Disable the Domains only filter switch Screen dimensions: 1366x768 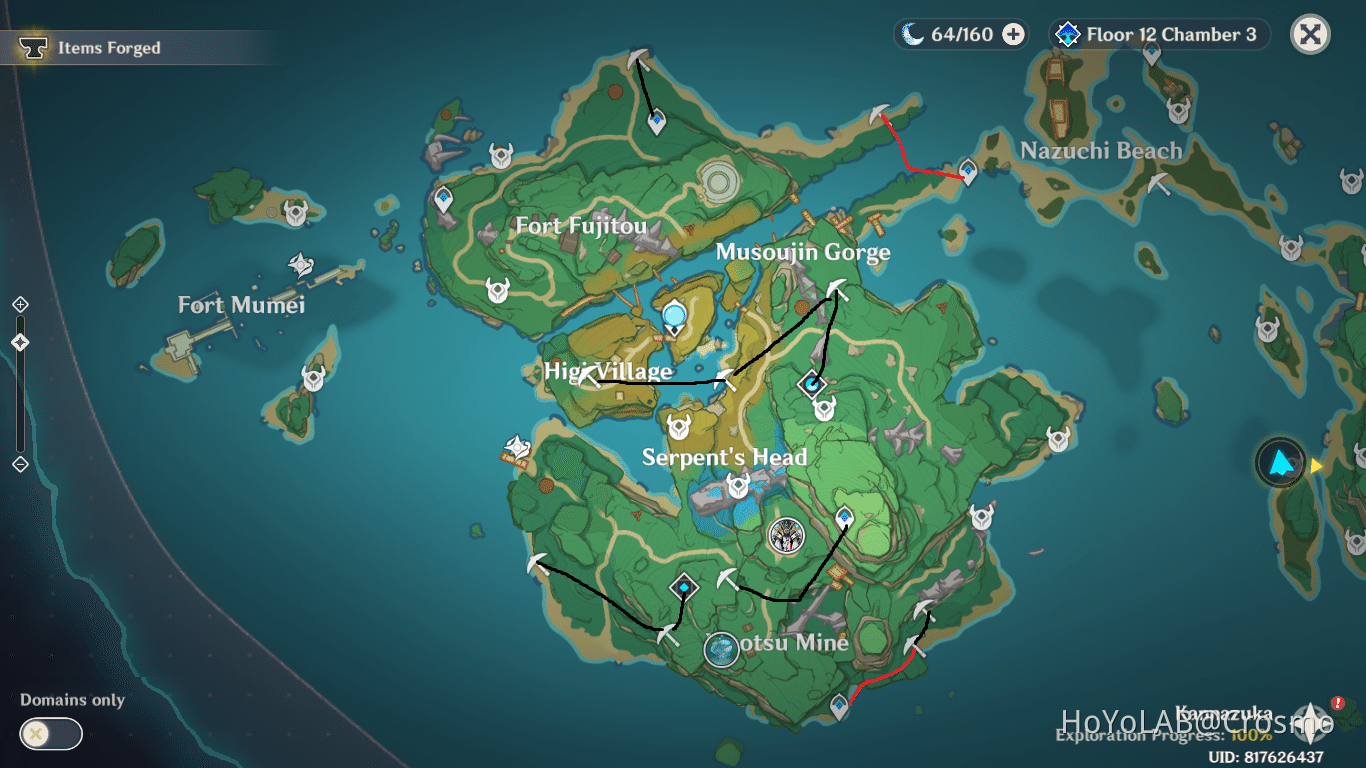(49, 734)
